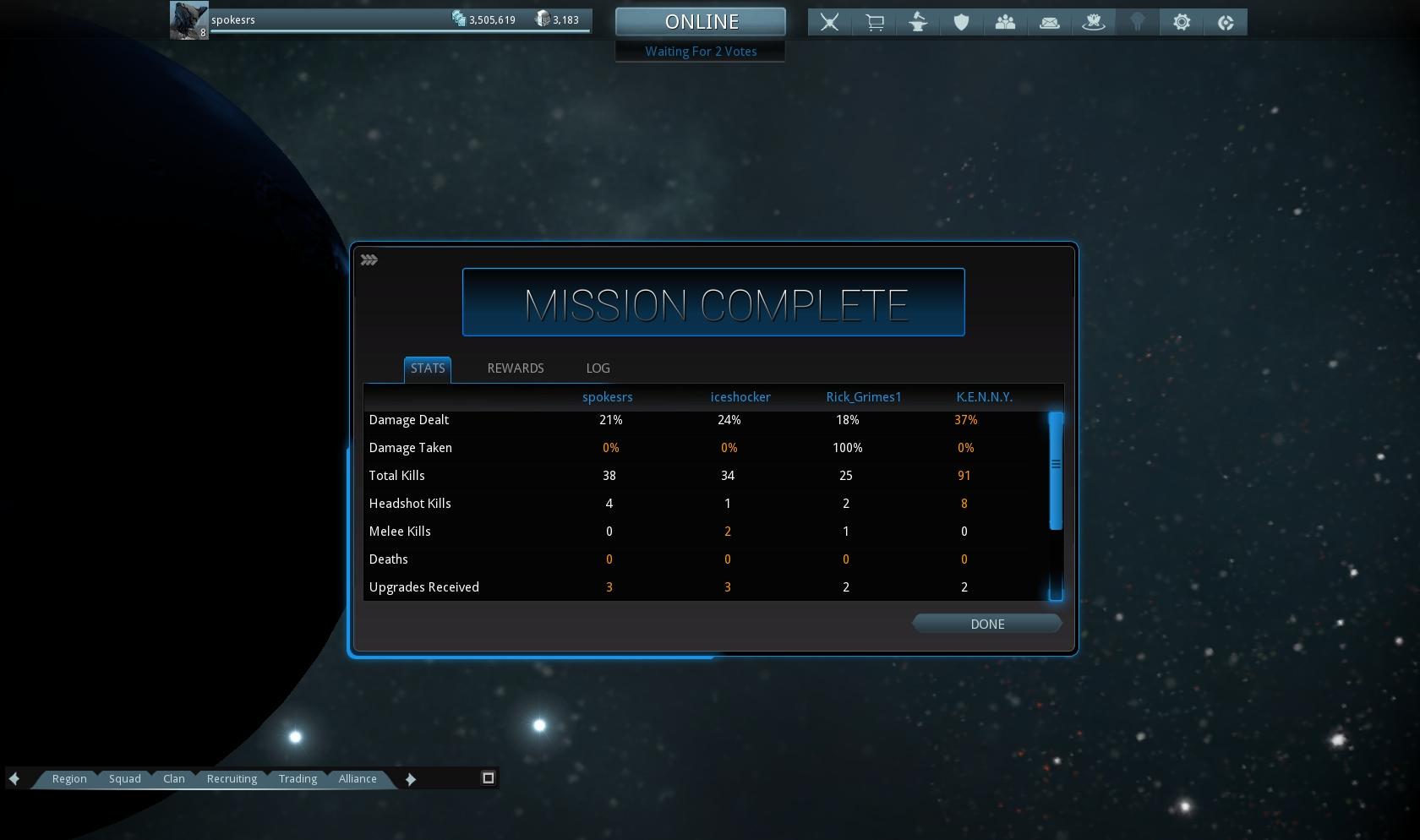
Task: Close the mission results with DONE
Action: coord(986,625)
